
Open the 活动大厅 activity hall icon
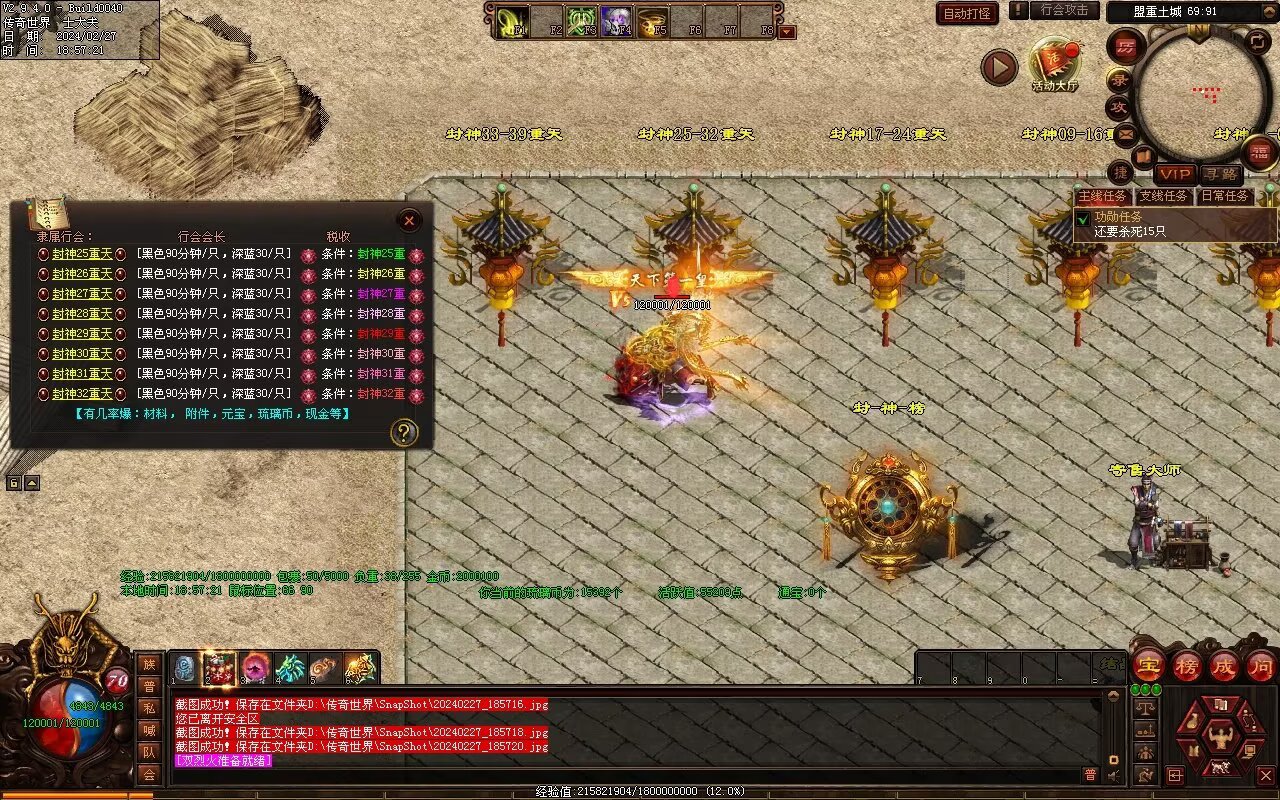point(1053,62)
